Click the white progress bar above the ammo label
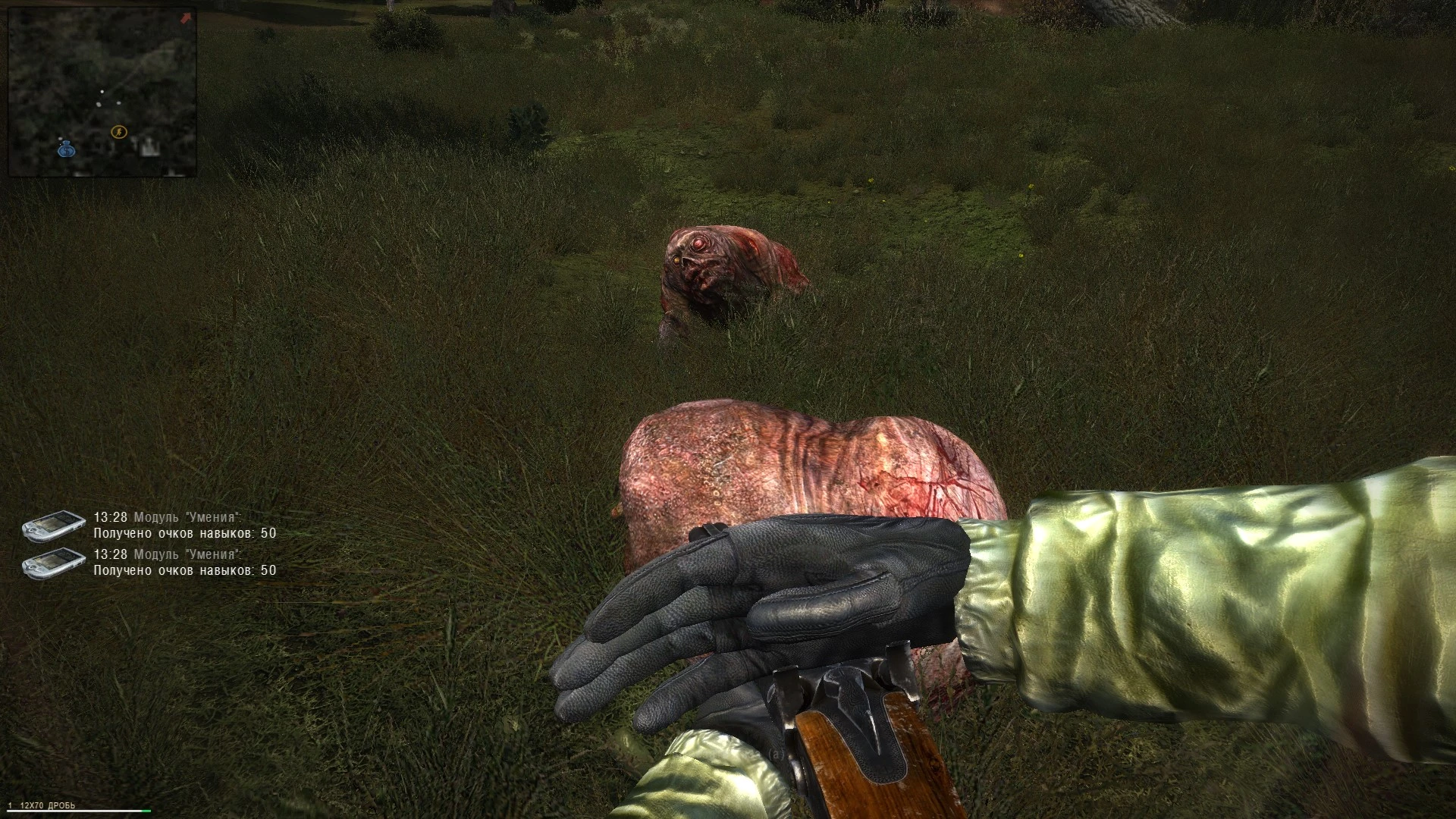Viewport: 1456px width, 819px height. coord(74,811)
